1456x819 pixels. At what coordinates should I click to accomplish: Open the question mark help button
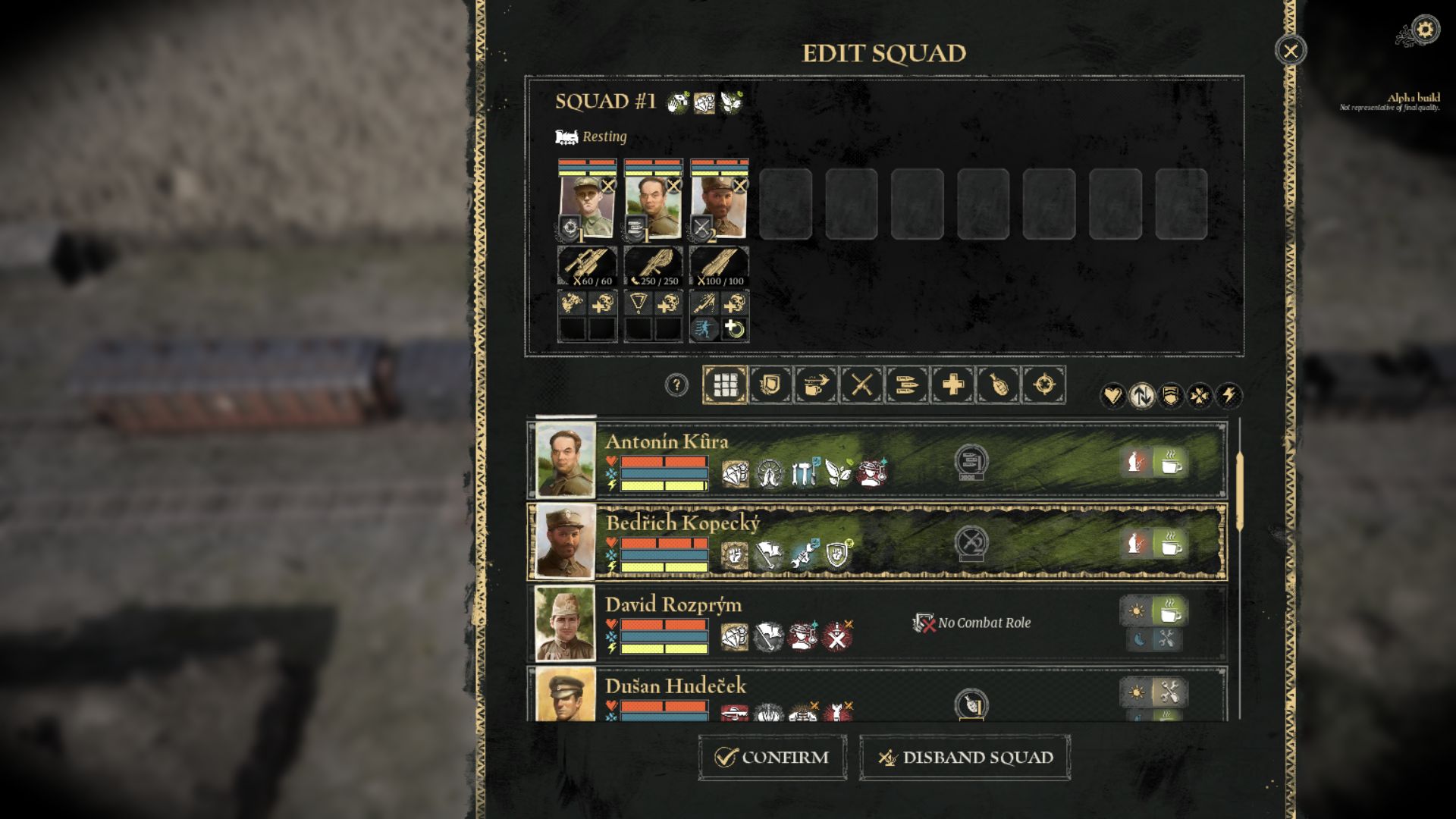pyautogui.click(x=676, y=385)
